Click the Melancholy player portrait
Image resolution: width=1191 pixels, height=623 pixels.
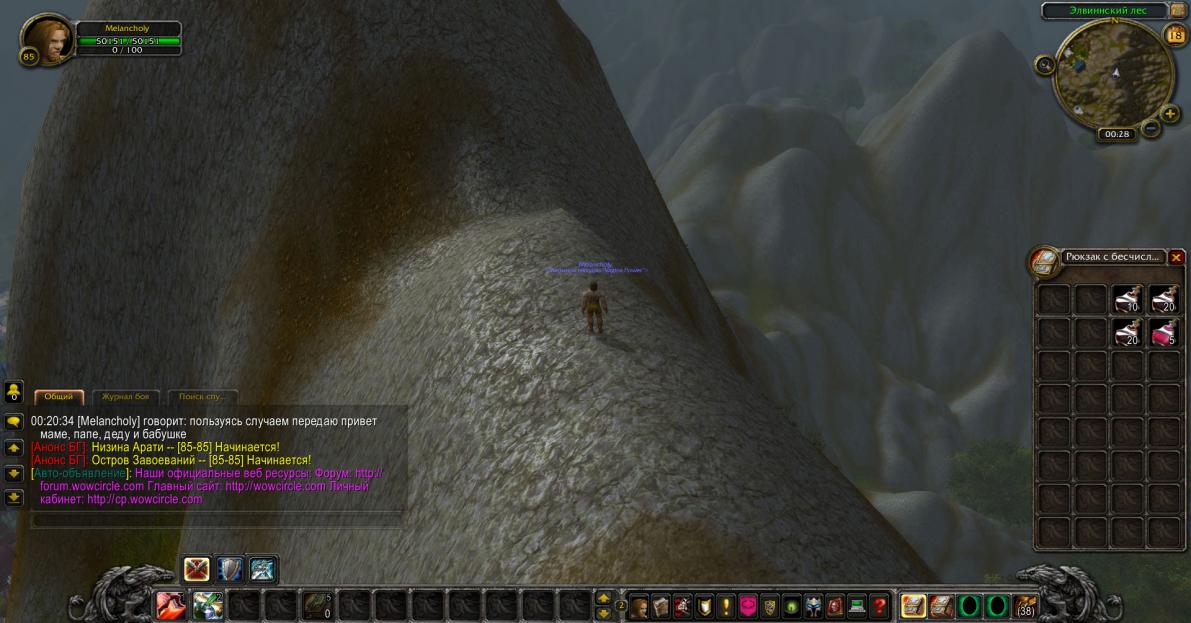tap(45, 39)
